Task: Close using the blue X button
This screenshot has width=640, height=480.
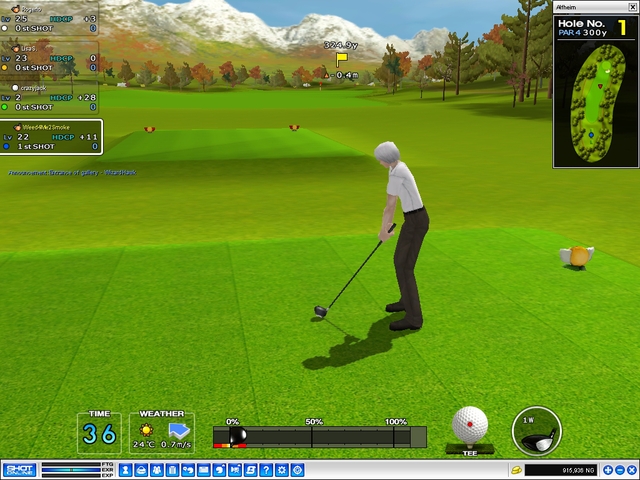Action: pyautogui.click(x=632, y=470)
